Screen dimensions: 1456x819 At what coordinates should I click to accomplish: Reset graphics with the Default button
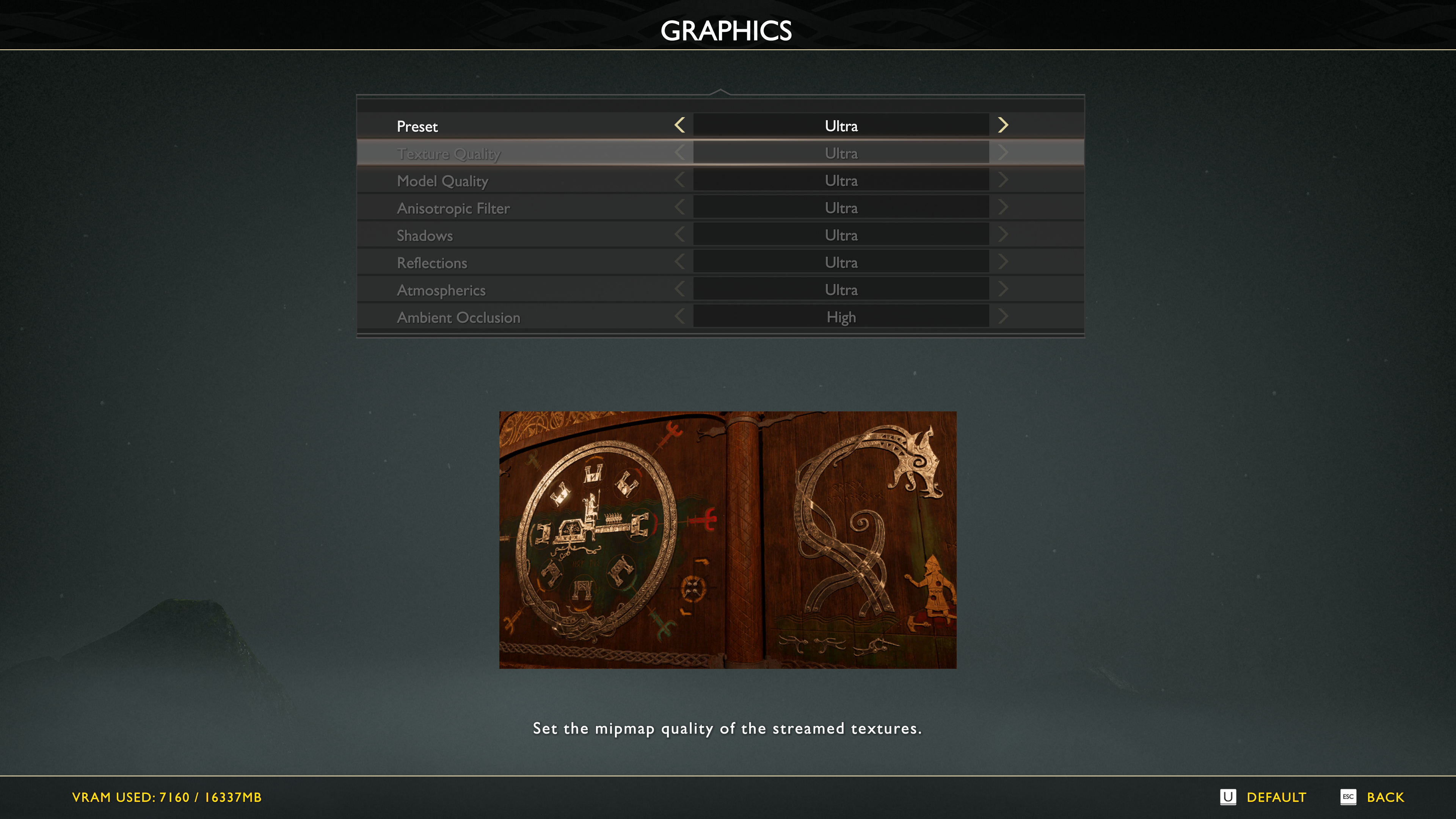click(x=1263, y=797)
